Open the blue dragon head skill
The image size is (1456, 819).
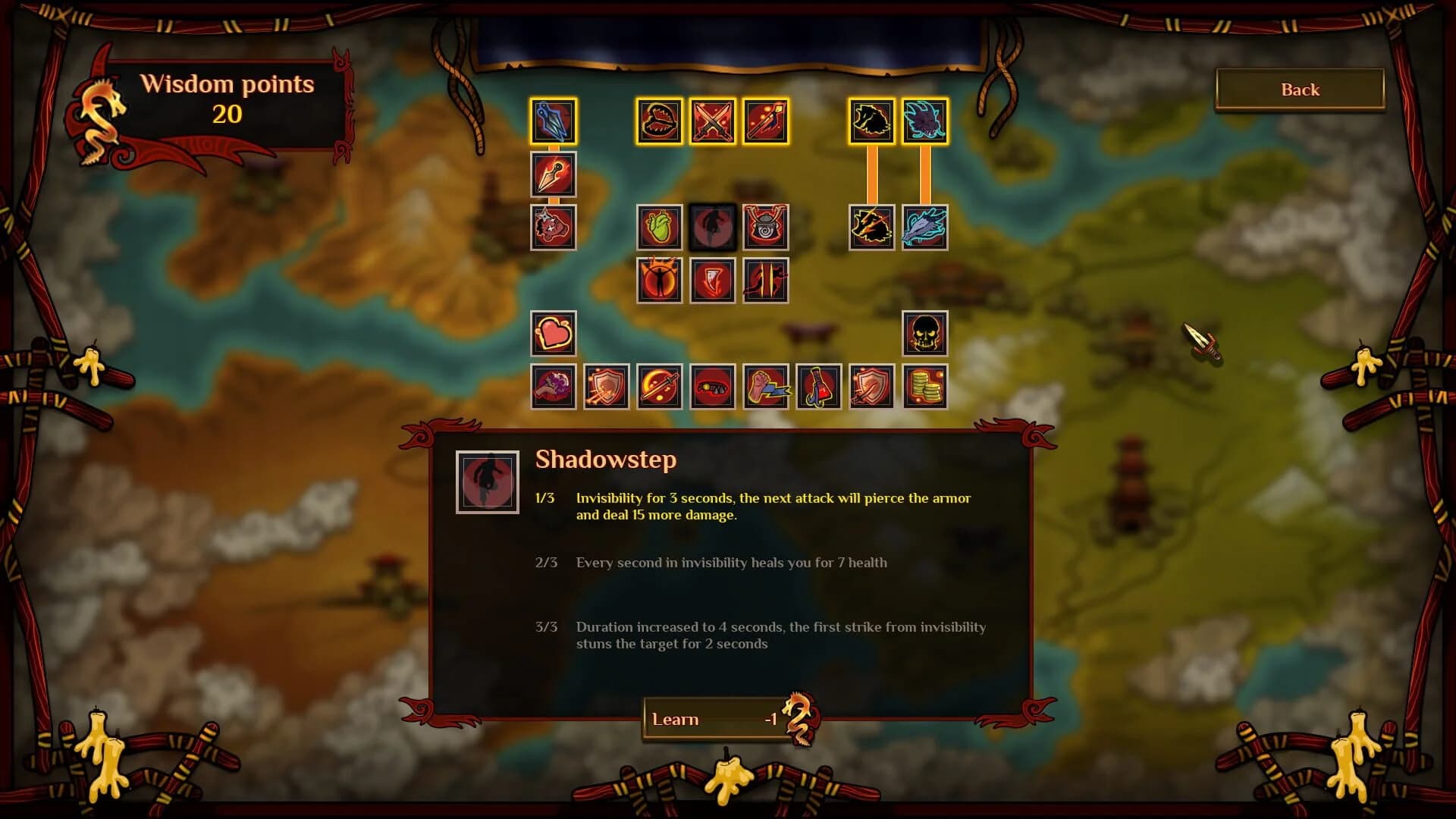[x=924, y=121]
